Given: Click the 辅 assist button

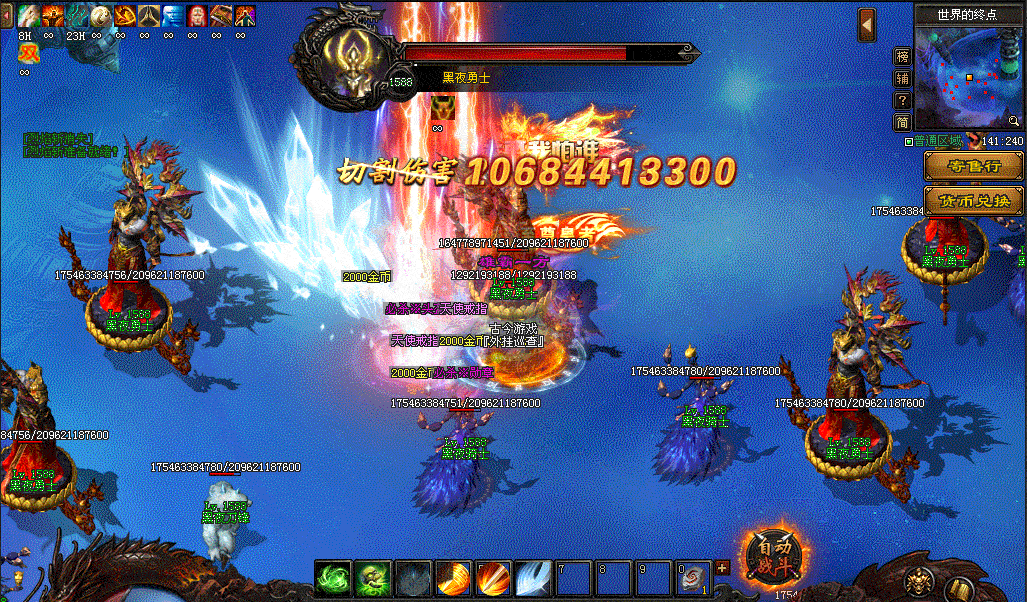Looking at the screenshot, I should point(902,78).
